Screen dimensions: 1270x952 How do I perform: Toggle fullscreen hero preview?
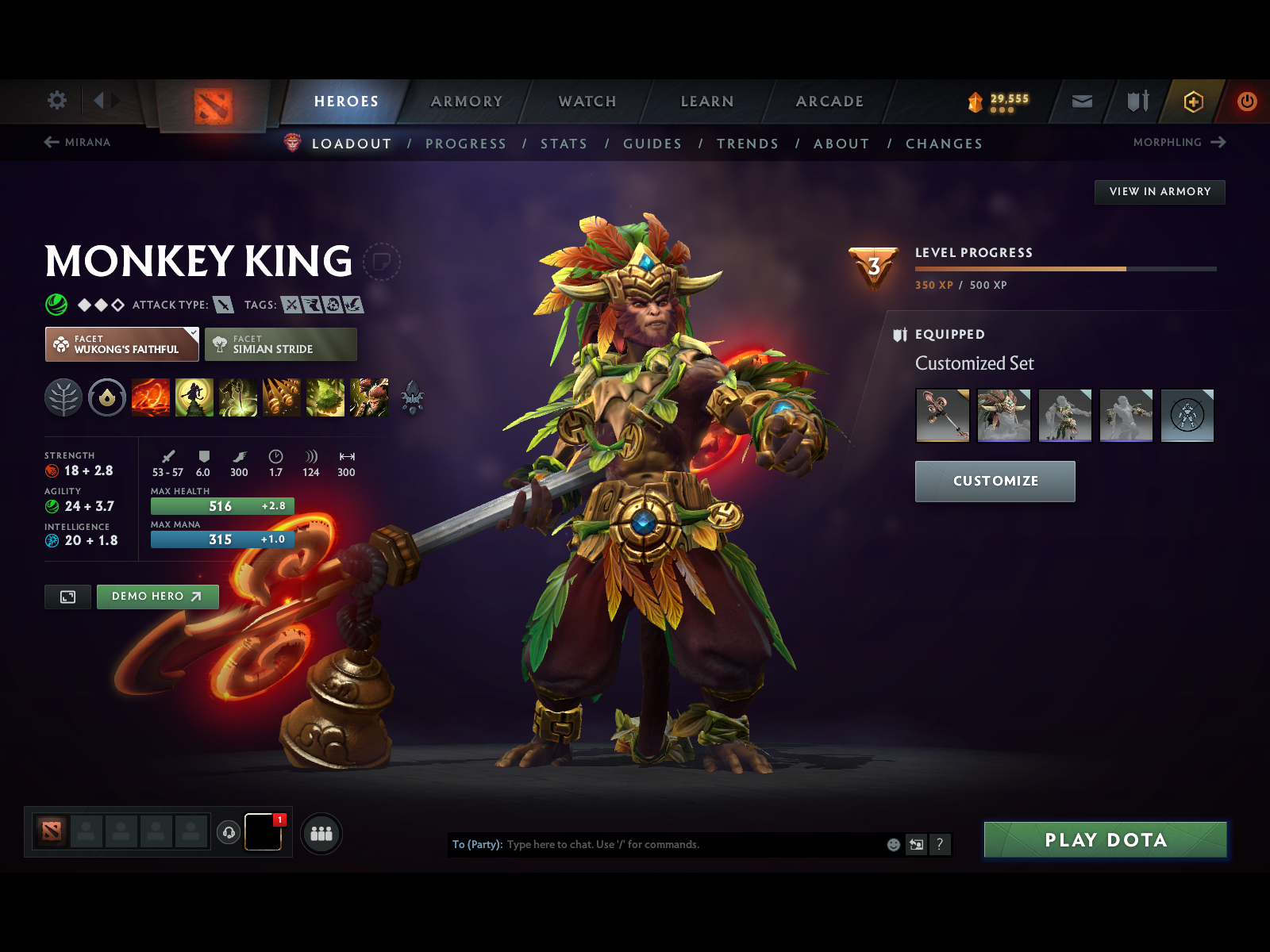click(67, 597)
